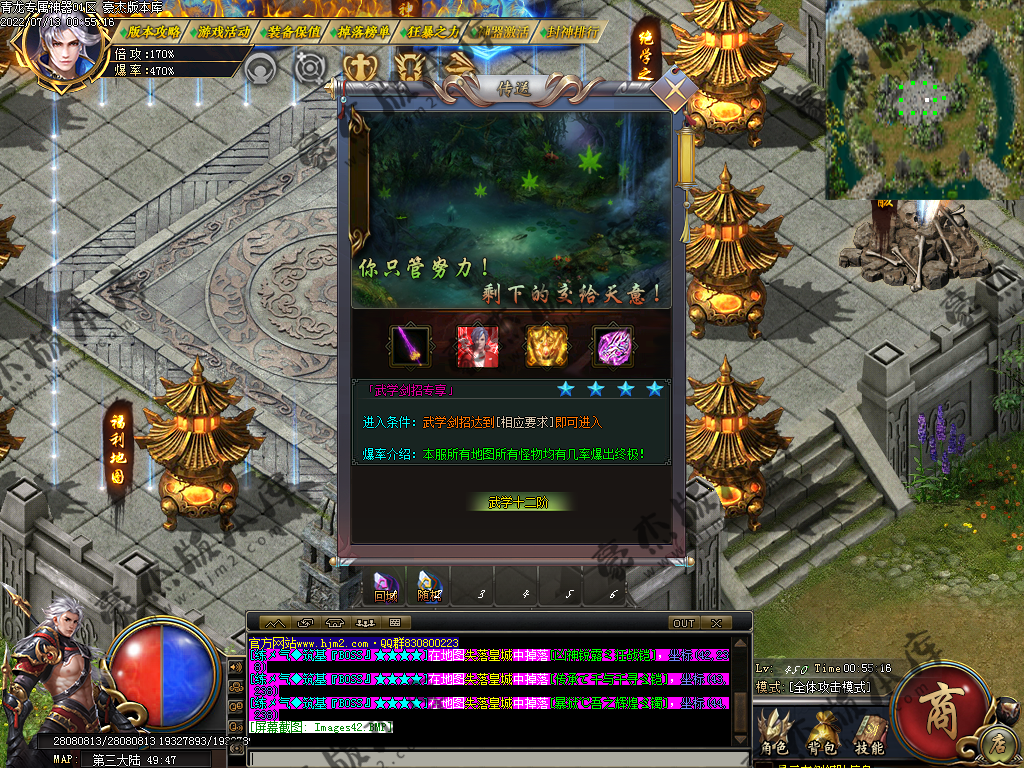Click the OUT button on chat bar
The image size is (1024, 768).
pos(684,623)
